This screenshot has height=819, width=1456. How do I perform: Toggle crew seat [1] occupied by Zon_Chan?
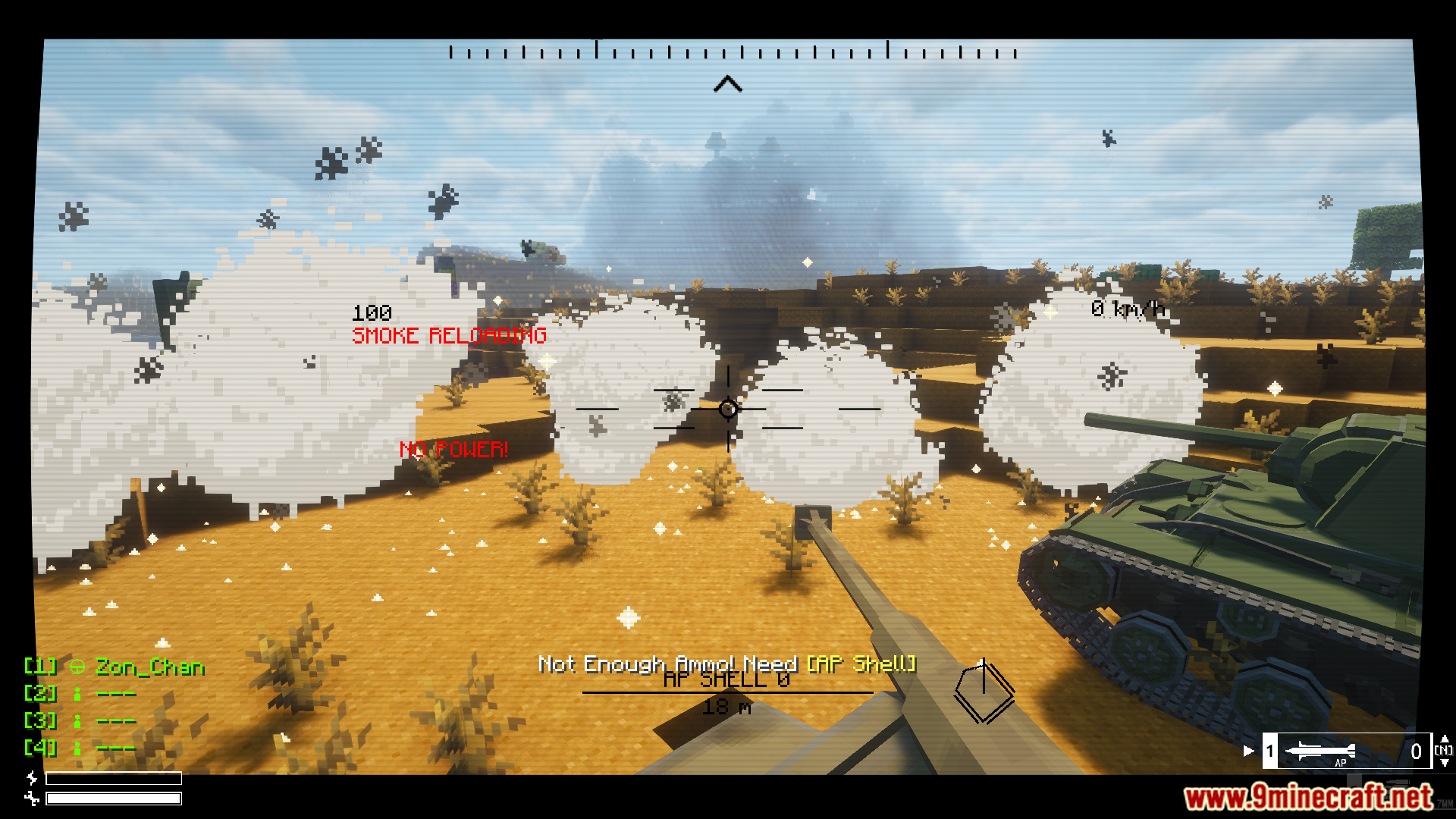point(40,667)
